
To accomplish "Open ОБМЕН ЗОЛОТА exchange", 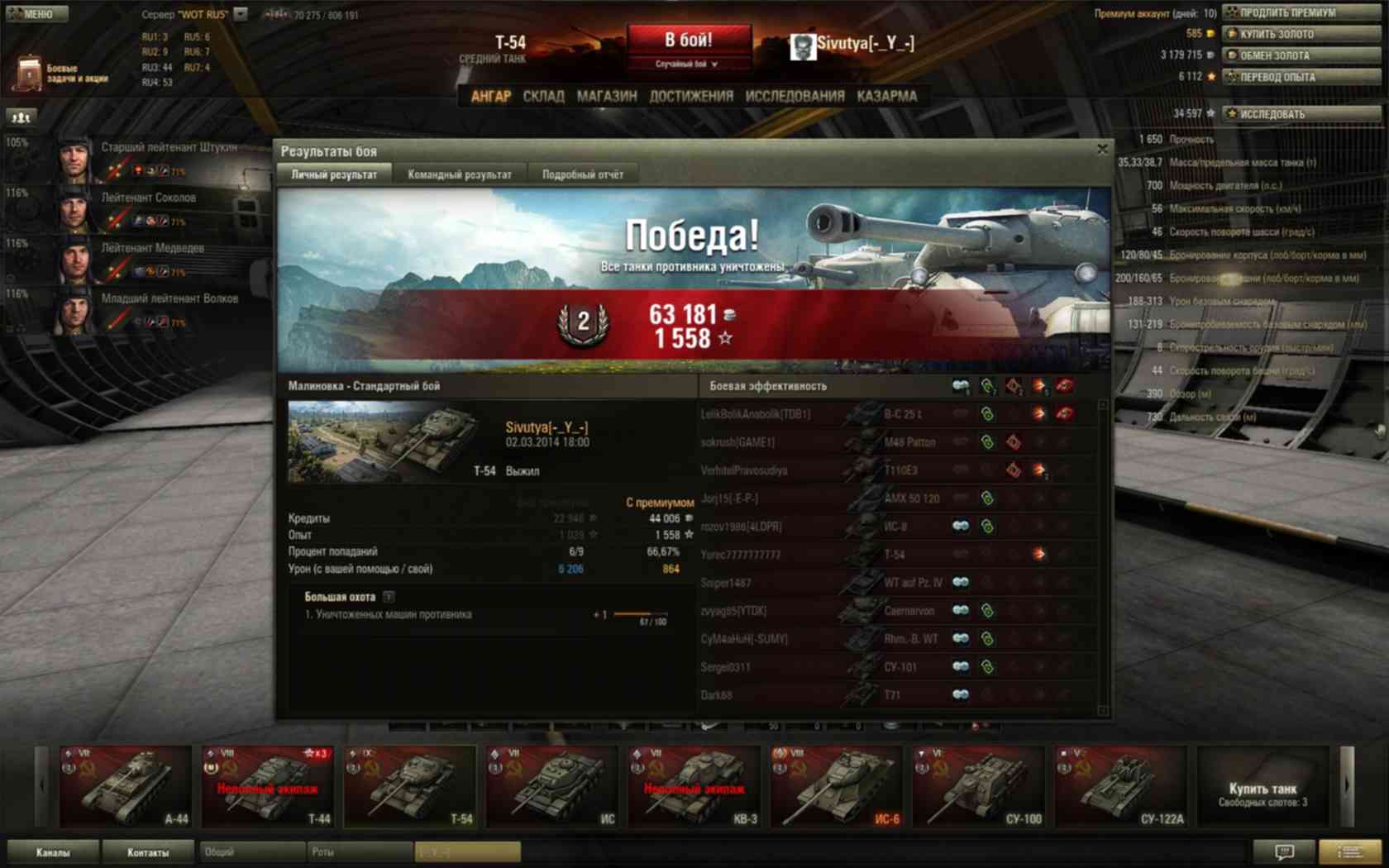I will 1301,55.
